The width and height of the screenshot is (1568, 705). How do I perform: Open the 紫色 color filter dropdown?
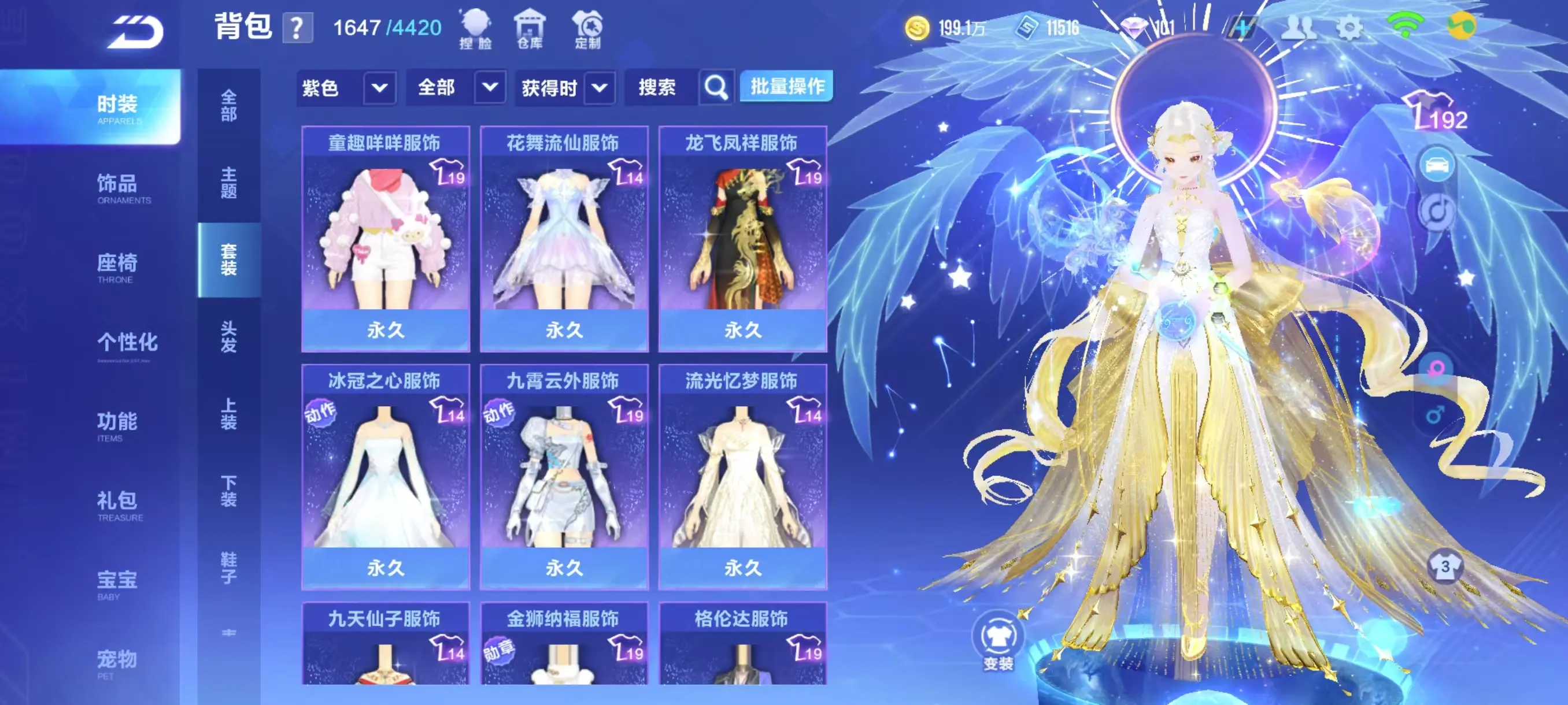[x=346, y=88]
